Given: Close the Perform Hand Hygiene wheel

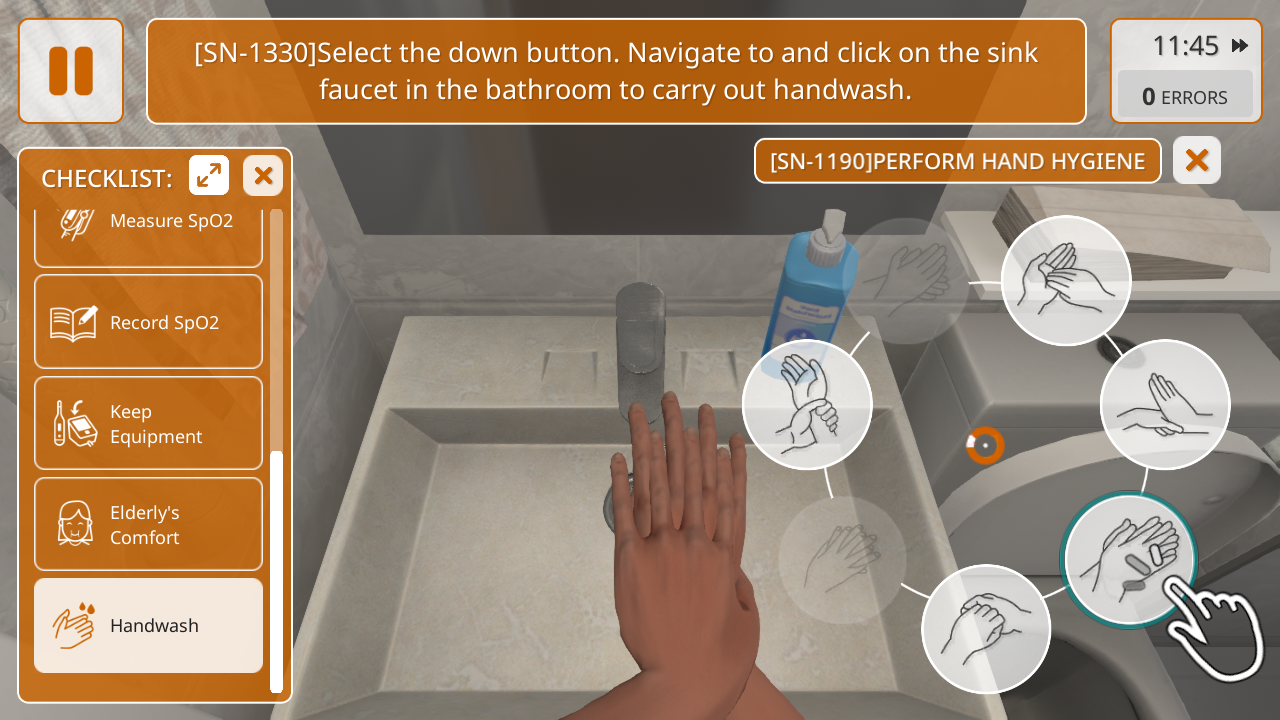Looking at the screenshot, I should (1197, 160).
